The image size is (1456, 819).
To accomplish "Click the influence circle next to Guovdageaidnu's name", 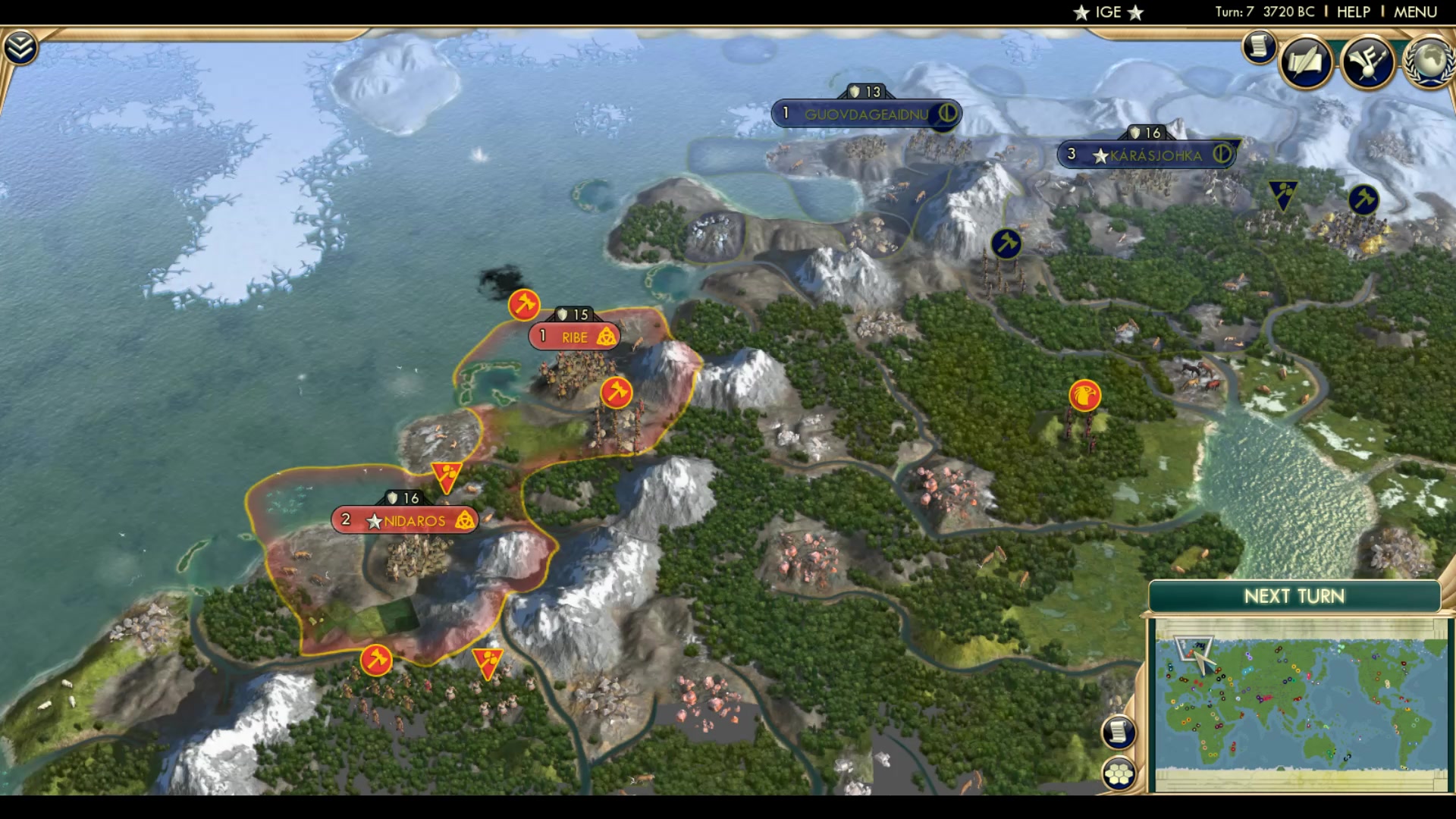I will 947,113.
